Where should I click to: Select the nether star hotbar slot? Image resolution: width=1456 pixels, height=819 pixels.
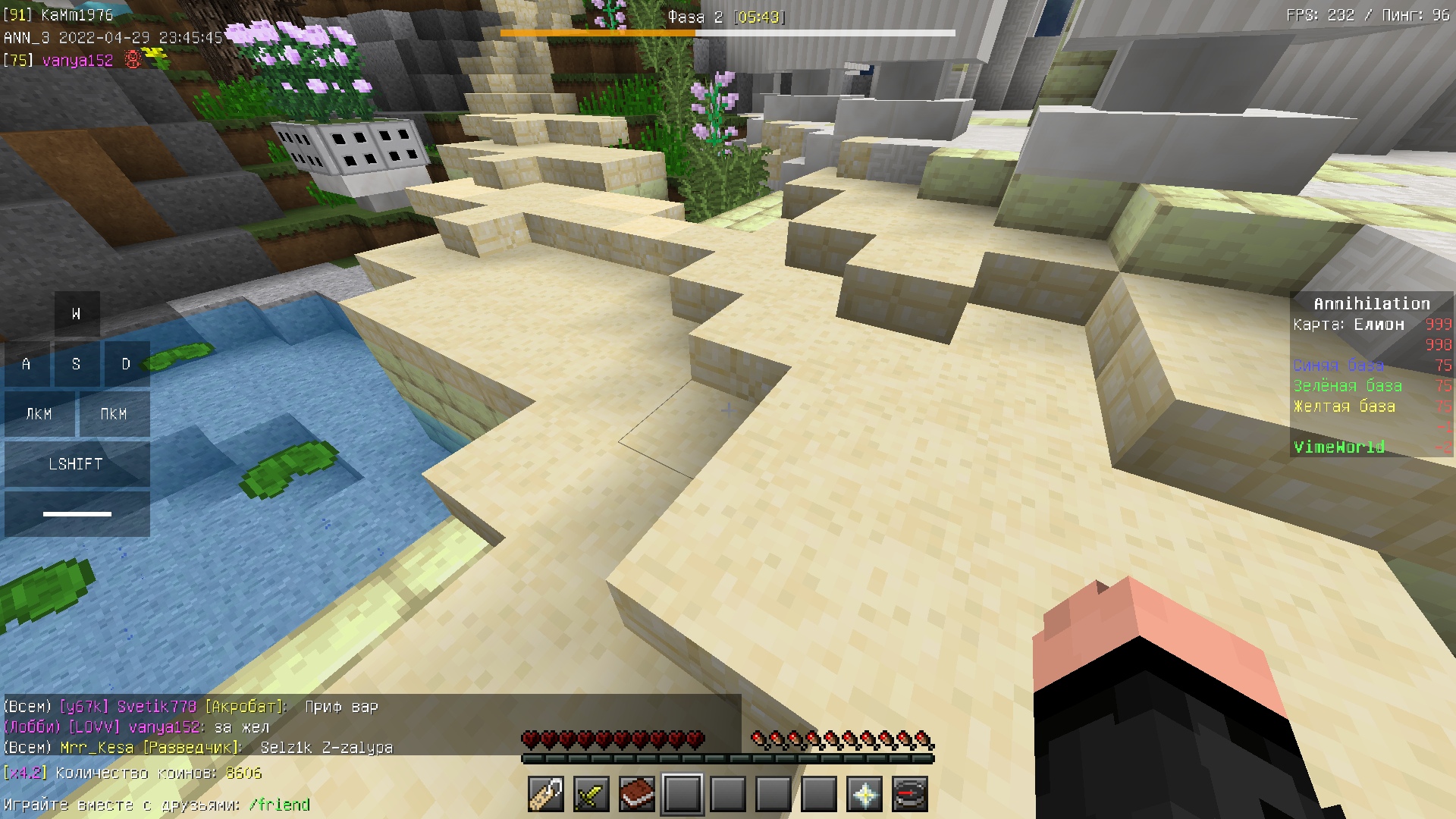coord(864,795)
